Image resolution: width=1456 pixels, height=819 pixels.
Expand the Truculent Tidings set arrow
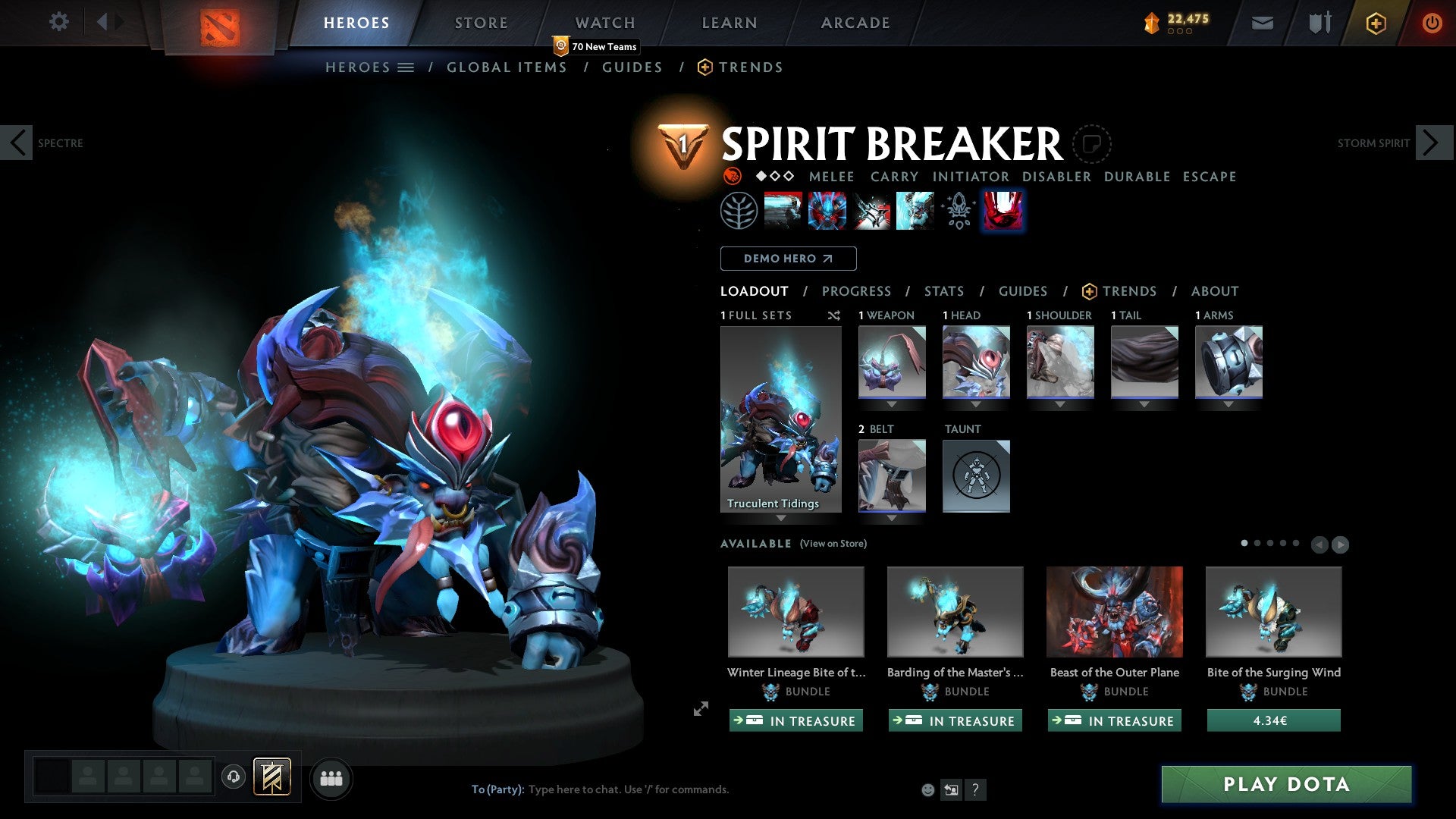pyautogui.click(x=781, y=519)
